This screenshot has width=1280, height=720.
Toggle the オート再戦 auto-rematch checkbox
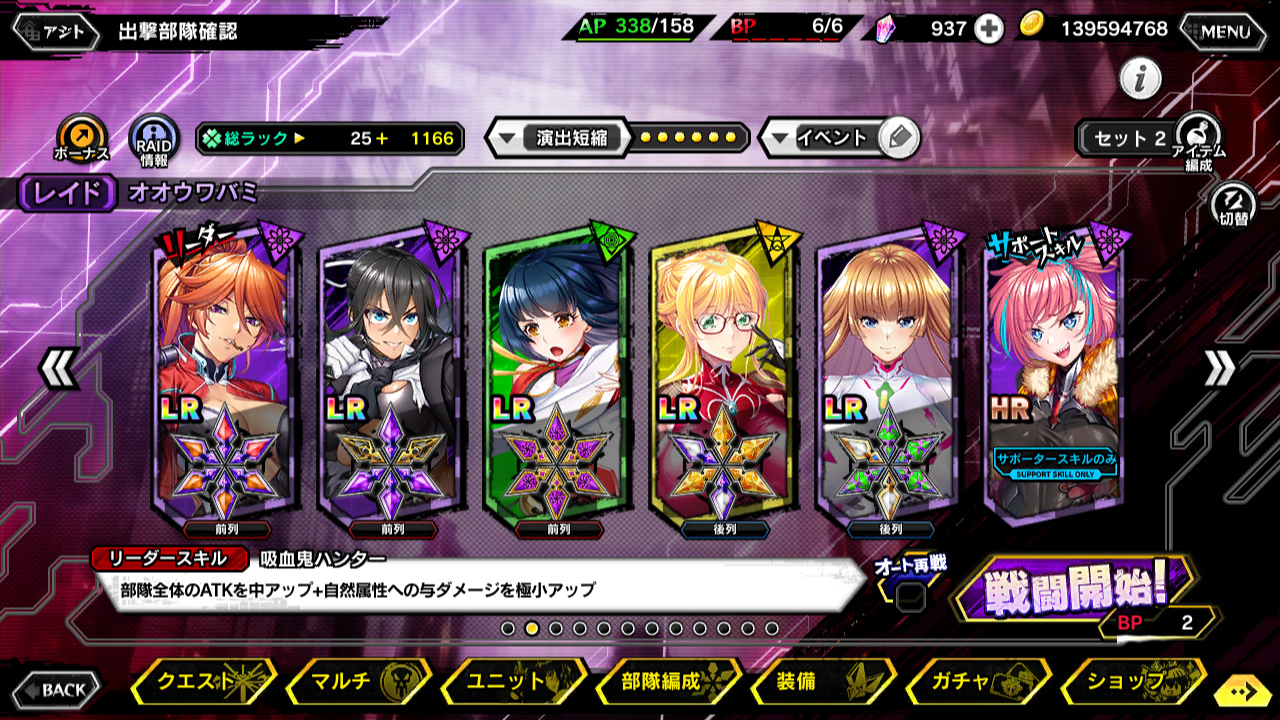[x=909, y=598]
